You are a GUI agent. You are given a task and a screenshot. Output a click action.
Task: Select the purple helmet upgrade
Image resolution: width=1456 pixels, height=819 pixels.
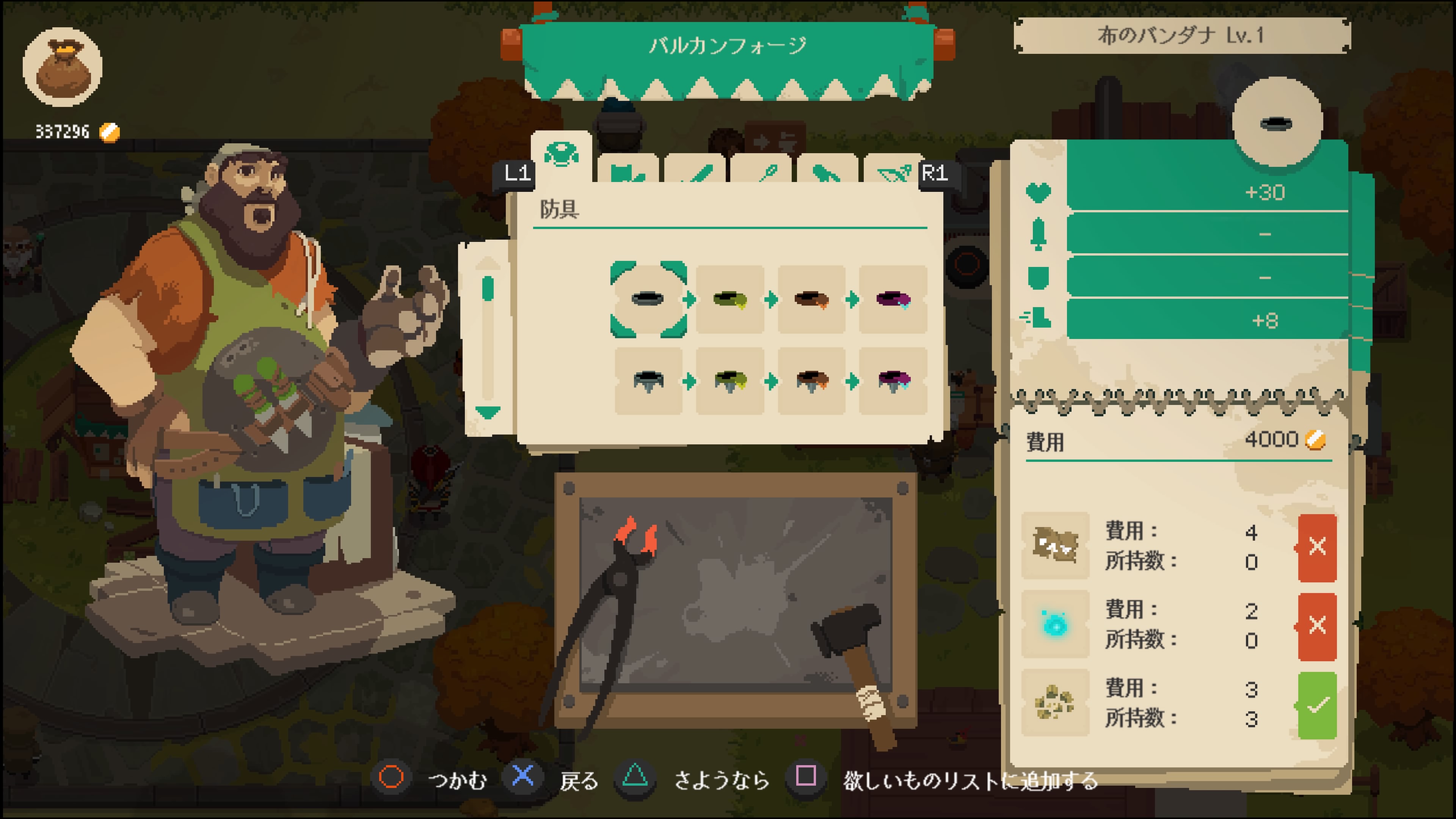[x=893, y=381]
